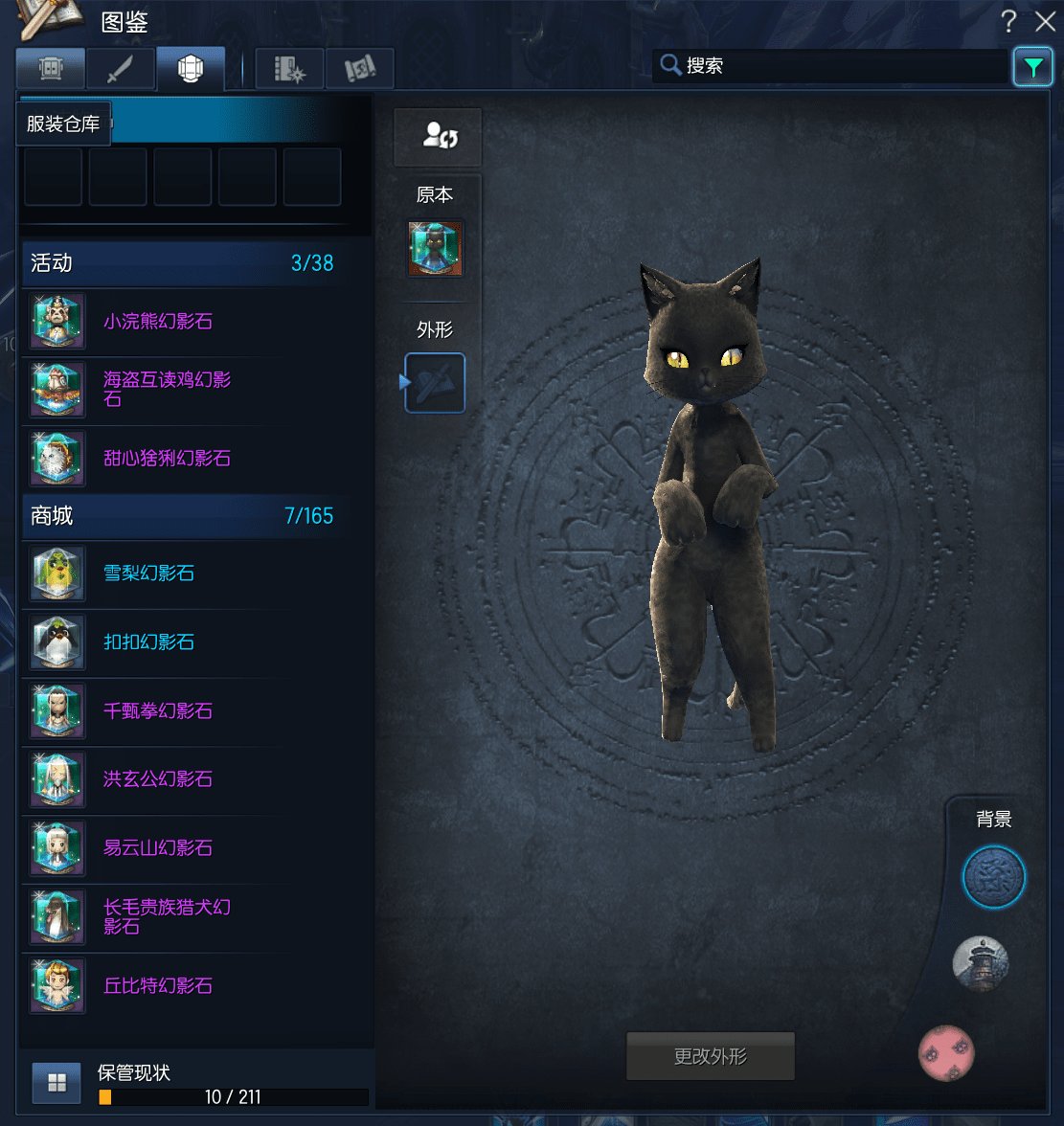Select 丘比特幻影石 entry
1064x1126 pixels.
pos(157,986)
